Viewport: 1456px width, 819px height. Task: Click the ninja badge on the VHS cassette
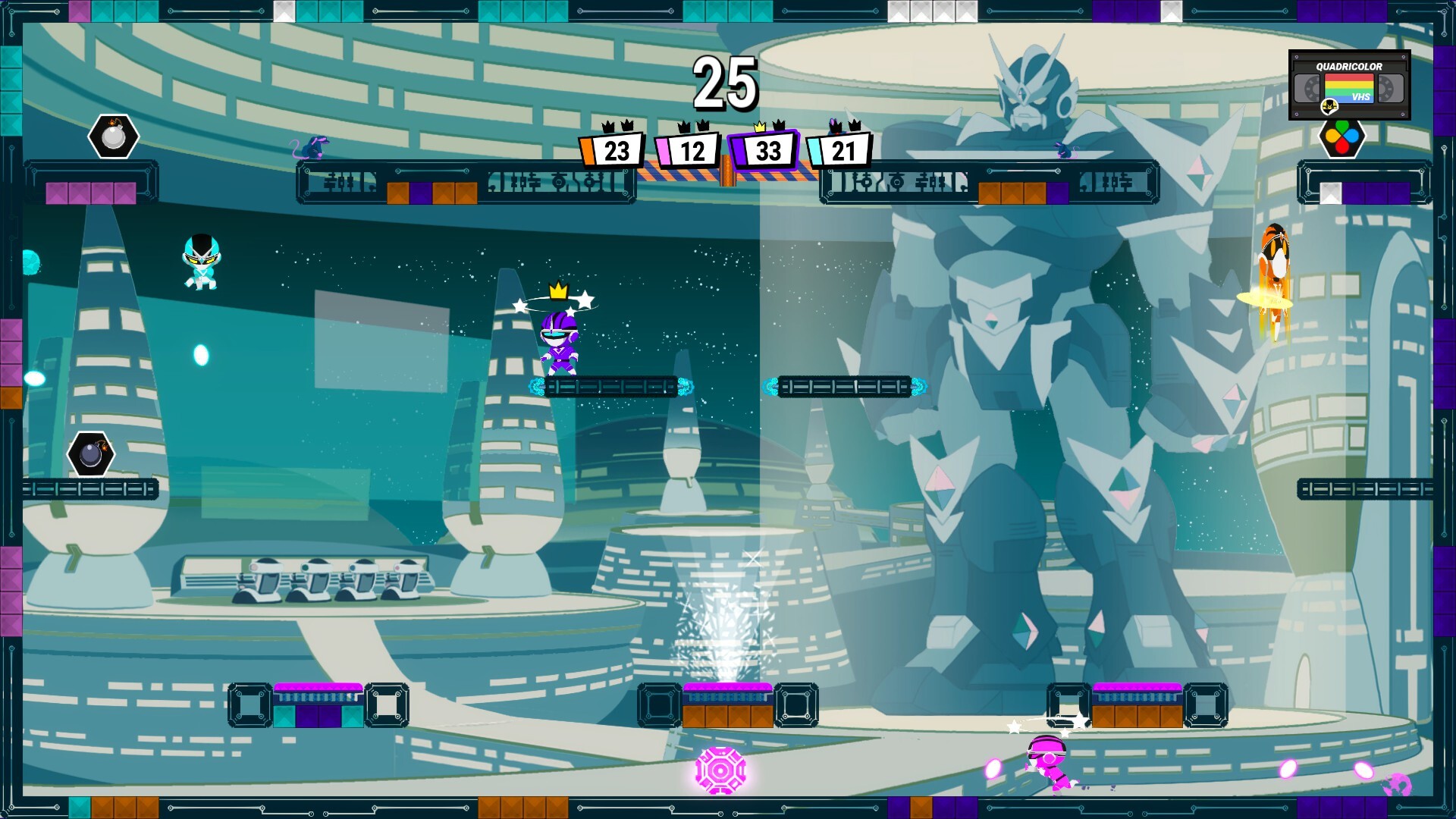pyautogui.click(x=1329, y=106)
